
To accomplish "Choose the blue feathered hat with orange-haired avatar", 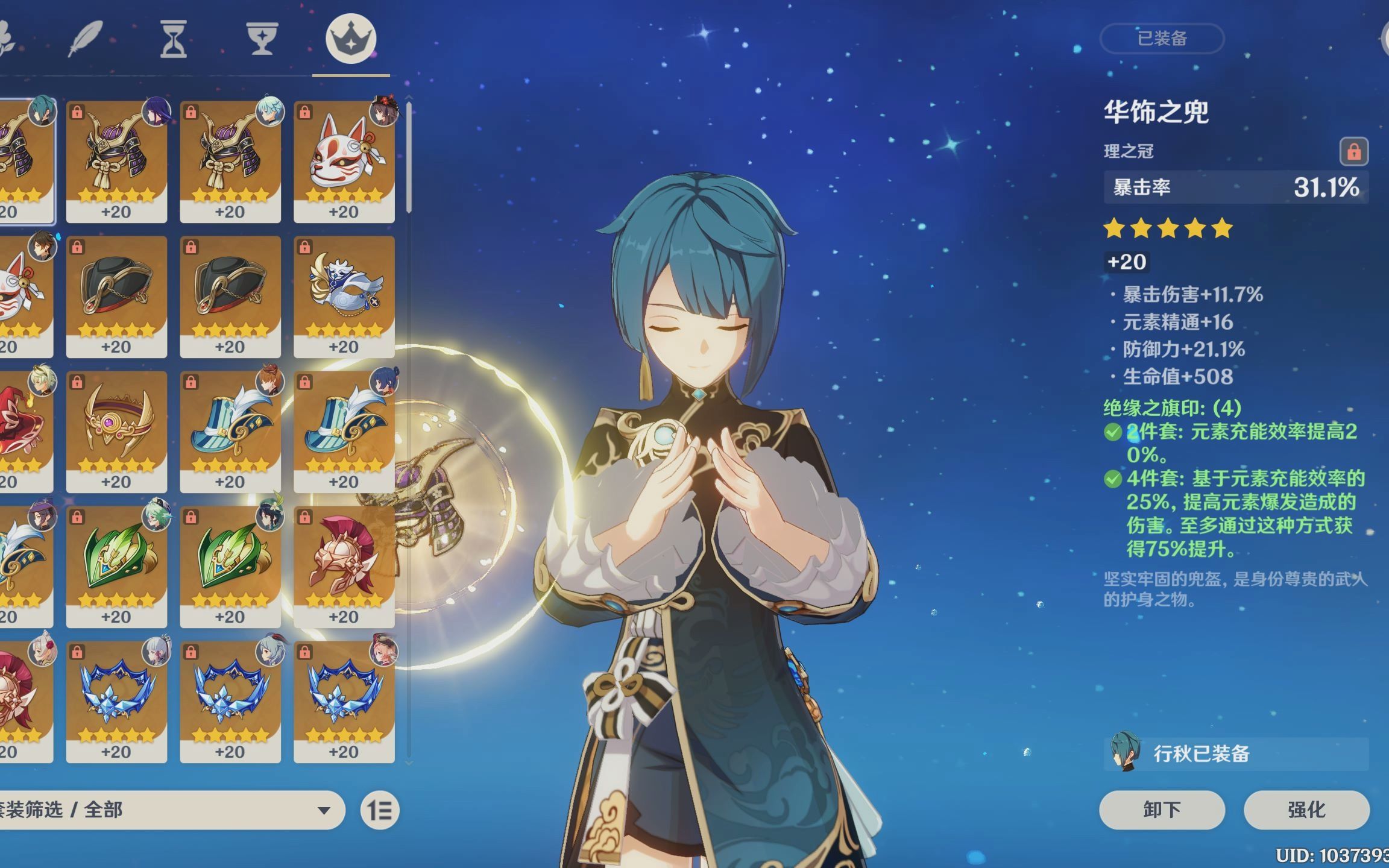I will pyautogui.click(x=230, y=430).
